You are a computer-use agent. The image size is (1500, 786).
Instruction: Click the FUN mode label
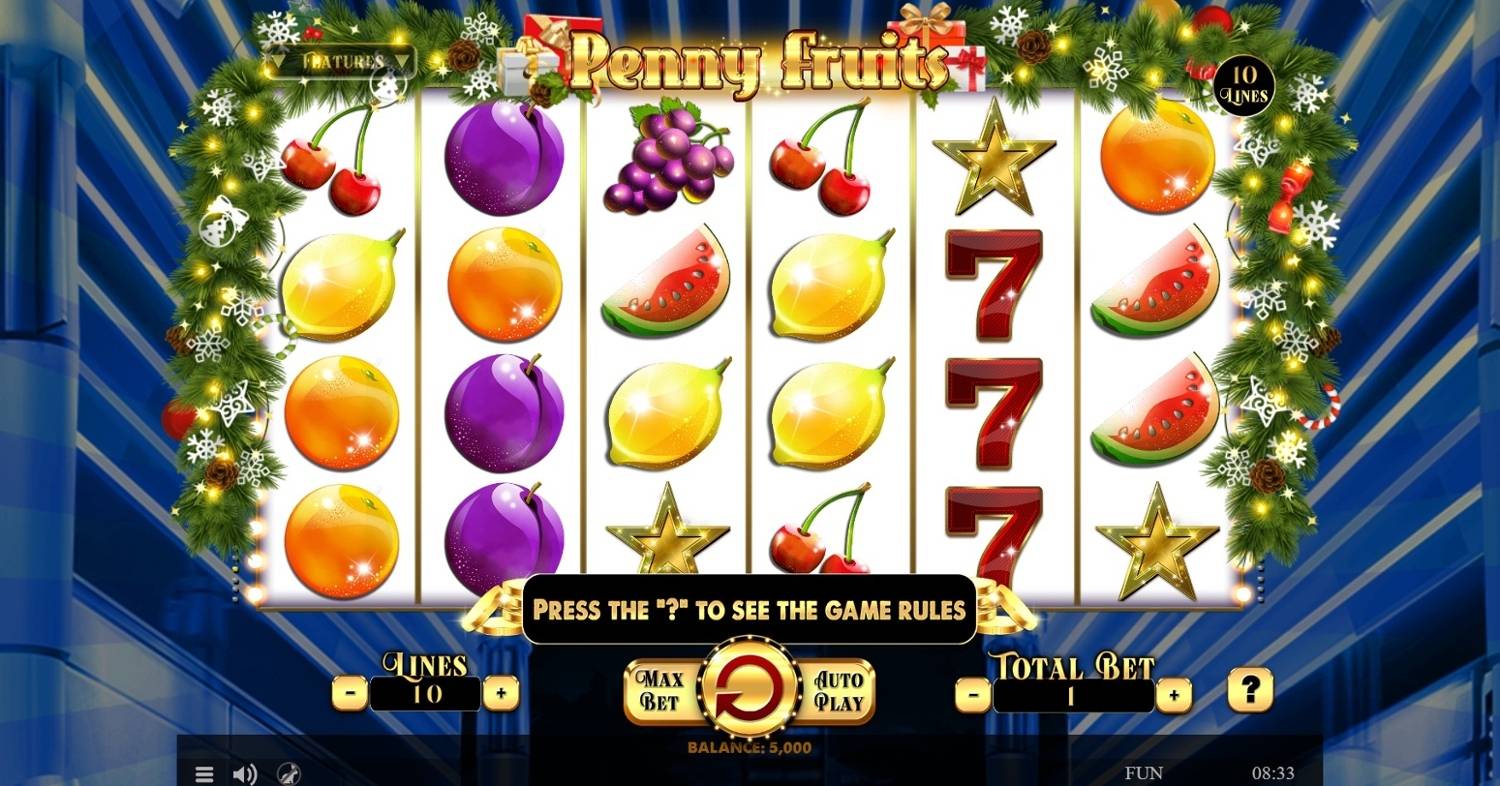1146,772
